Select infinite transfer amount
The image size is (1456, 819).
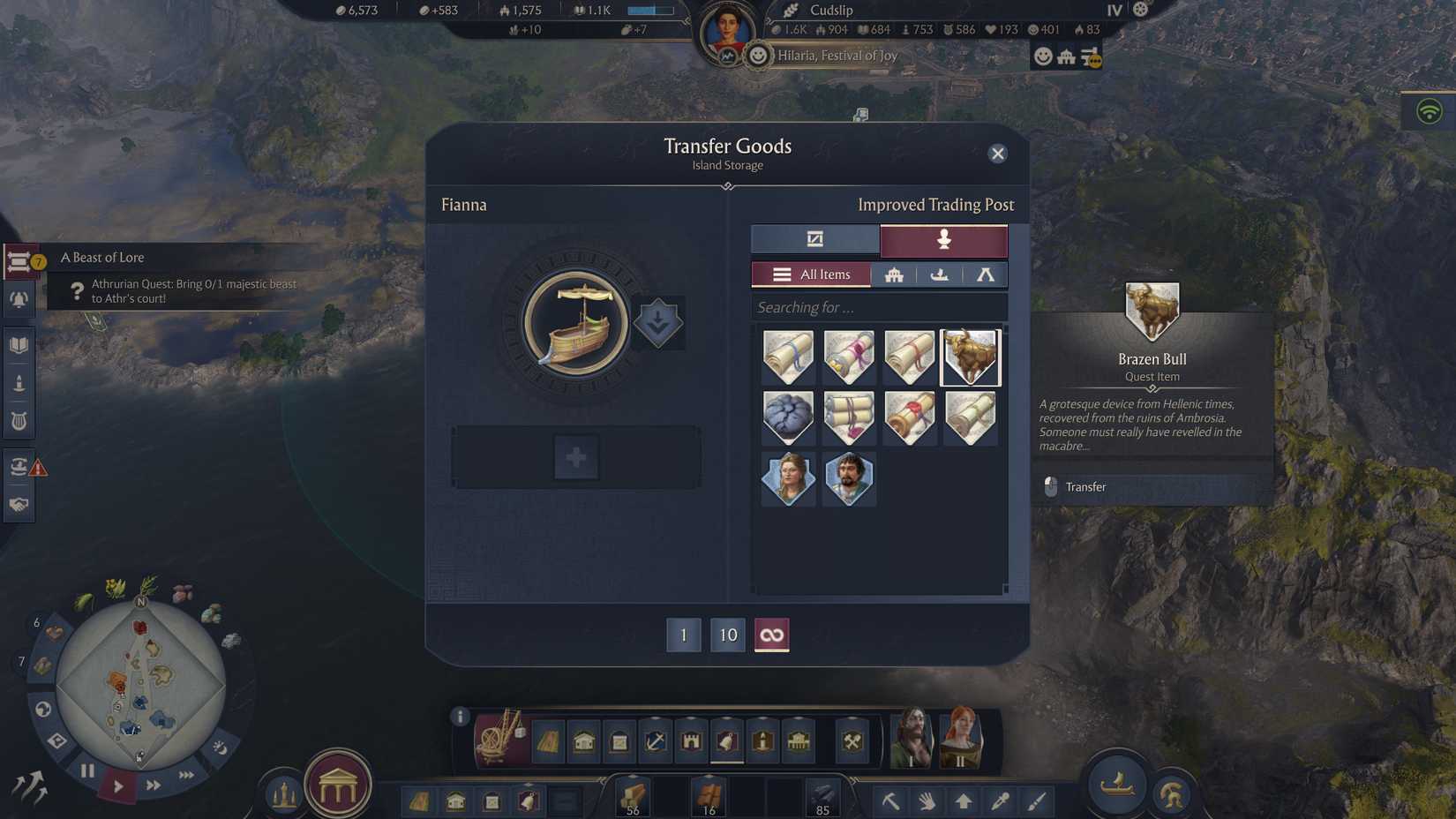click(771, 635)
